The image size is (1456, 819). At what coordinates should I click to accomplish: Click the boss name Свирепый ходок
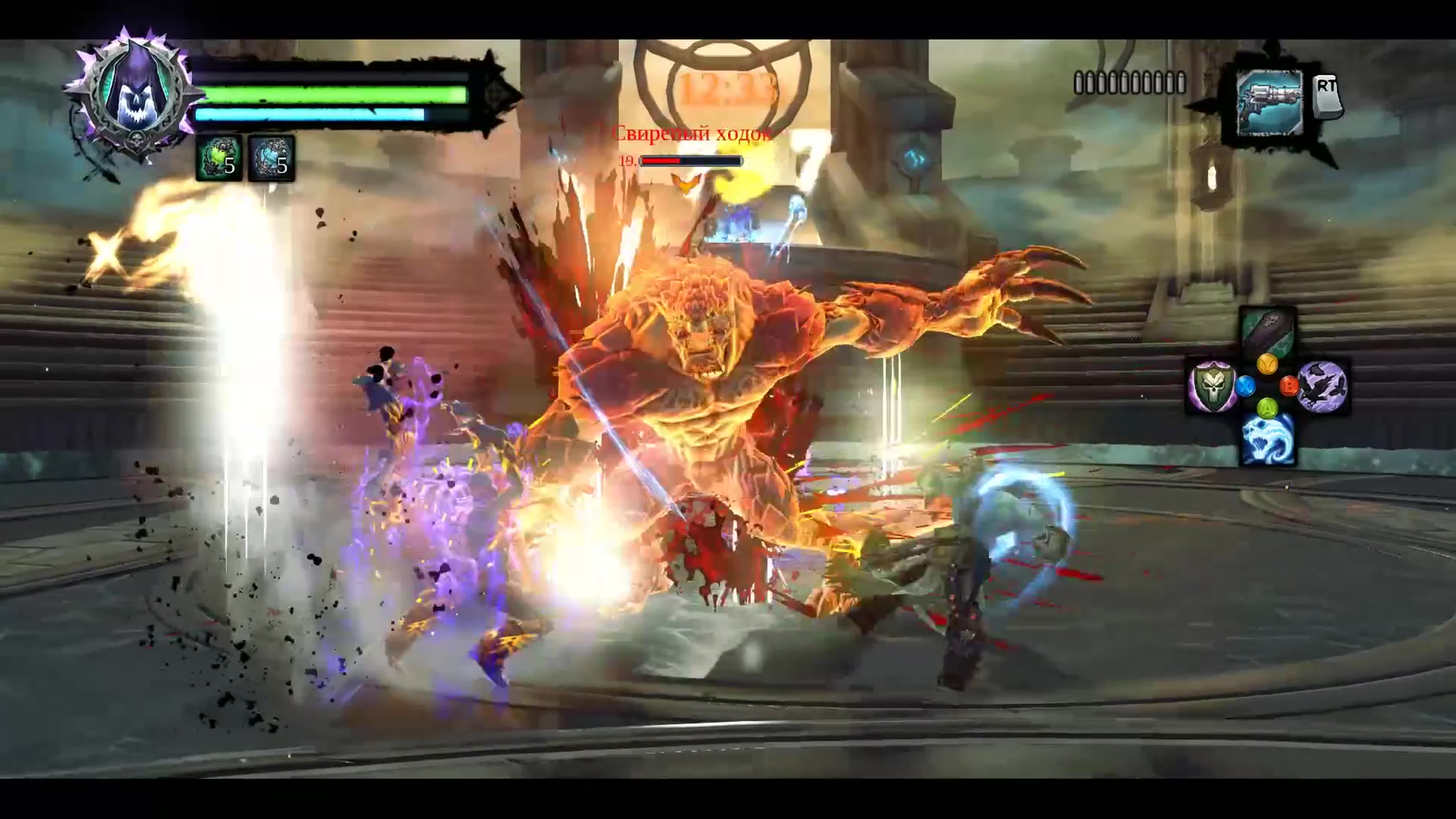(692, 135)
